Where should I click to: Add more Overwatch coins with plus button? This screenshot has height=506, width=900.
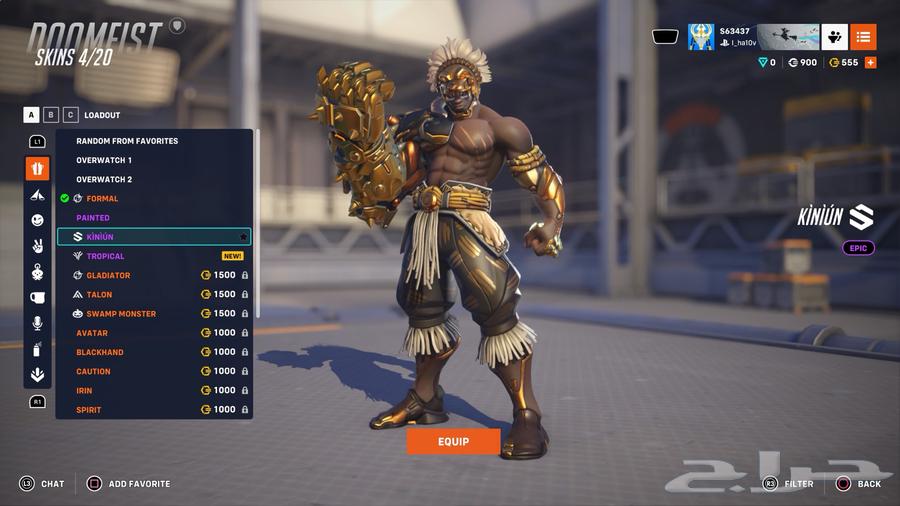[x=870, y=63]
